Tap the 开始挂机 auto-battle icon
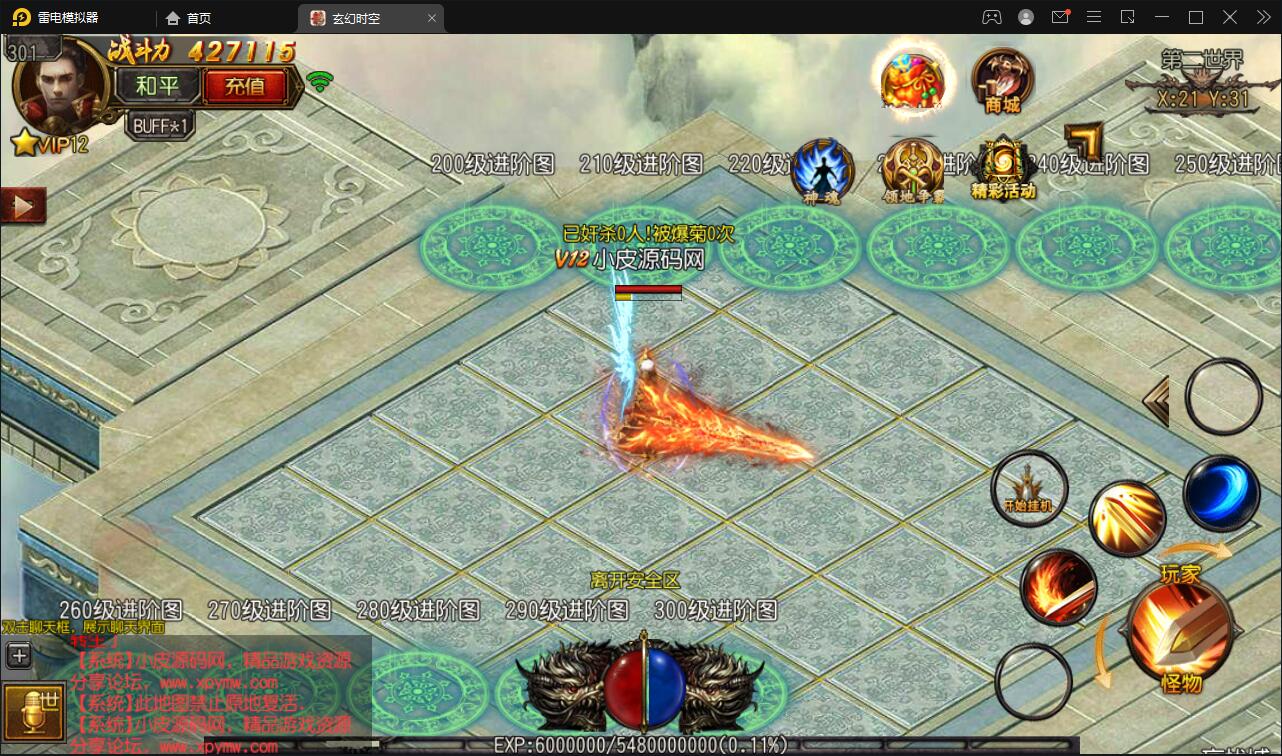 tap(1028, 488)
